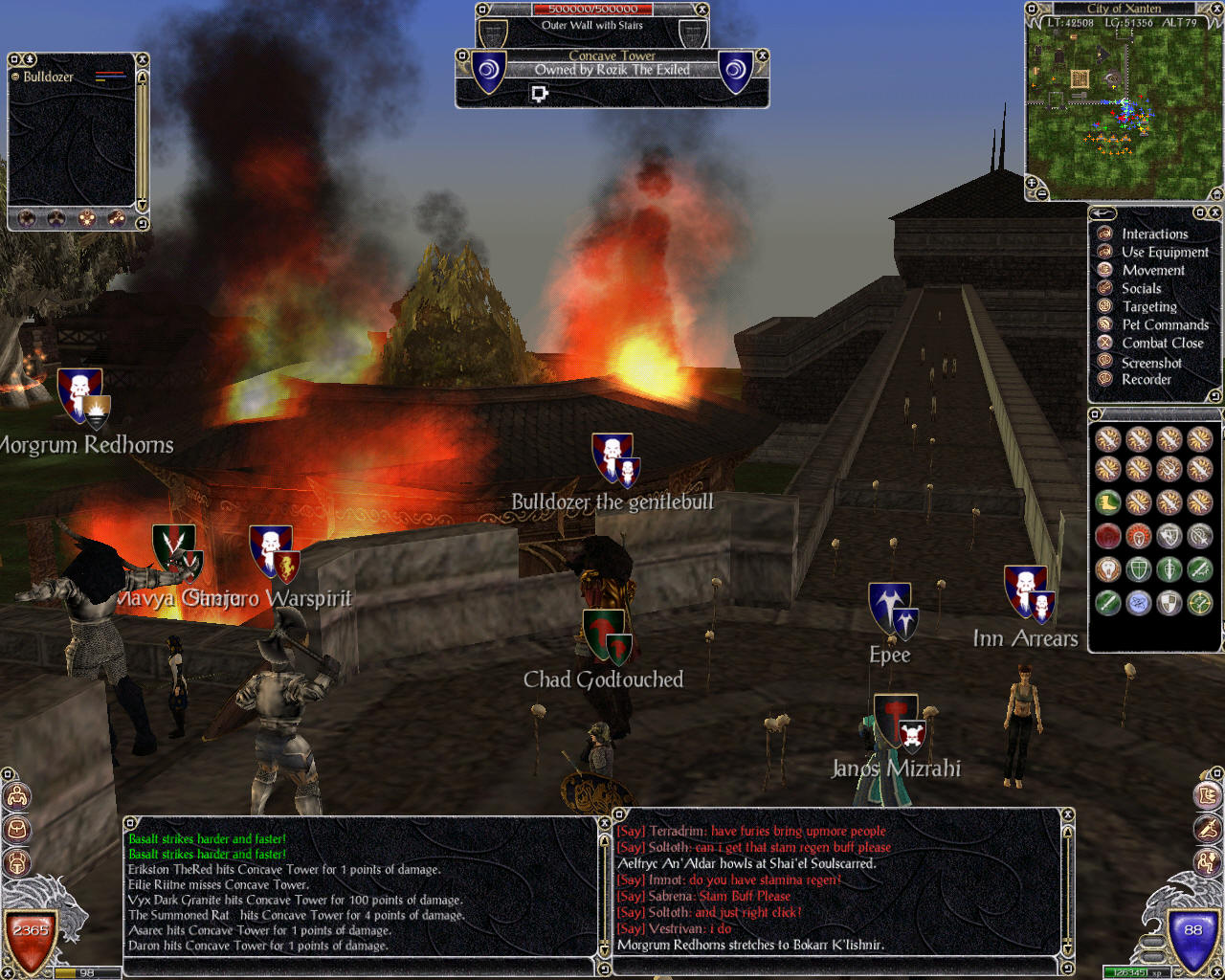Close the Bulldozer group window
This screenshot has width=1225, height=980.
143,59
